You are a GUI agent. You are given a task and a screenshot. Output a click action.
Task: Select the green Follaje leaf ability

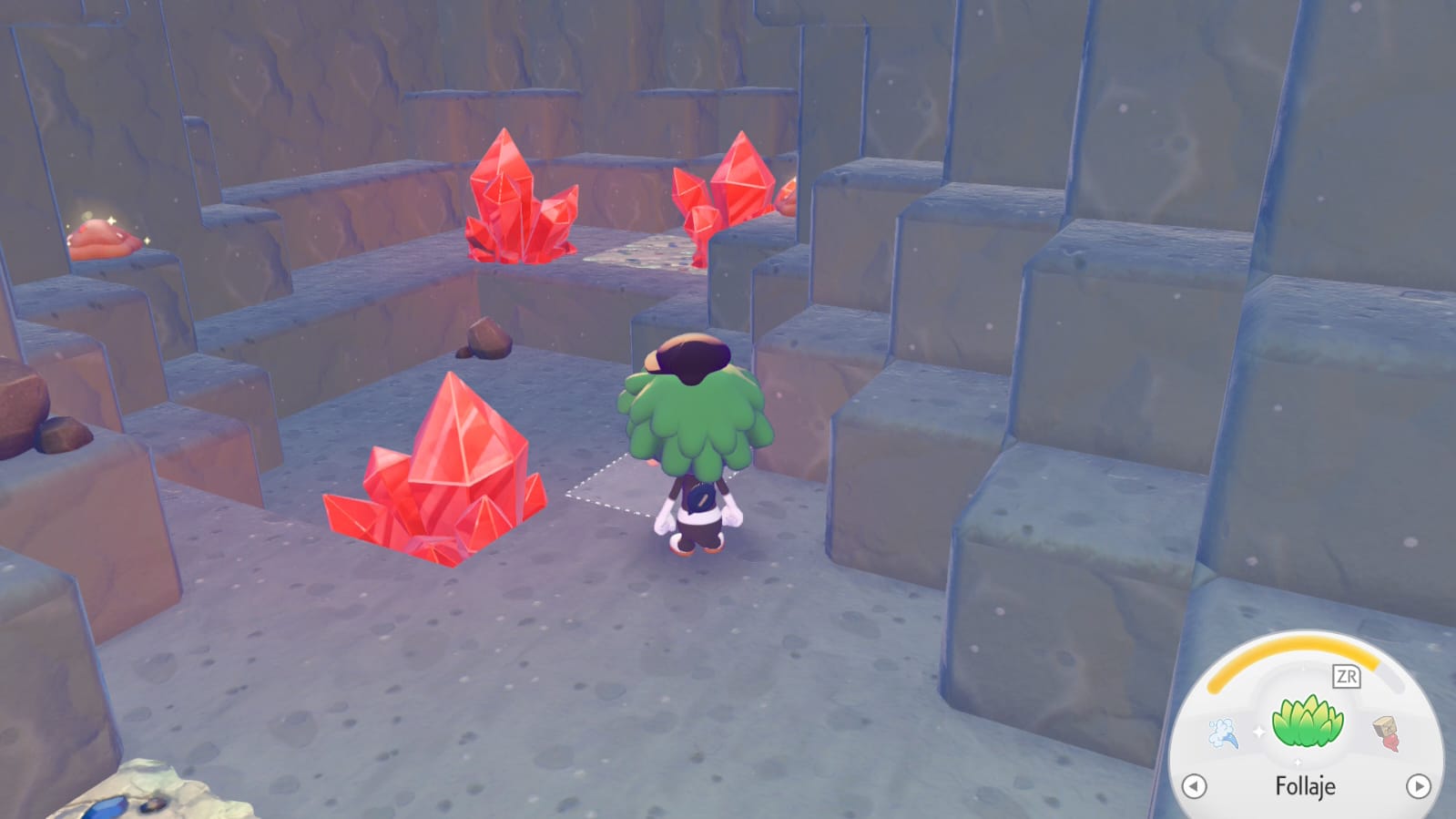1307,722
